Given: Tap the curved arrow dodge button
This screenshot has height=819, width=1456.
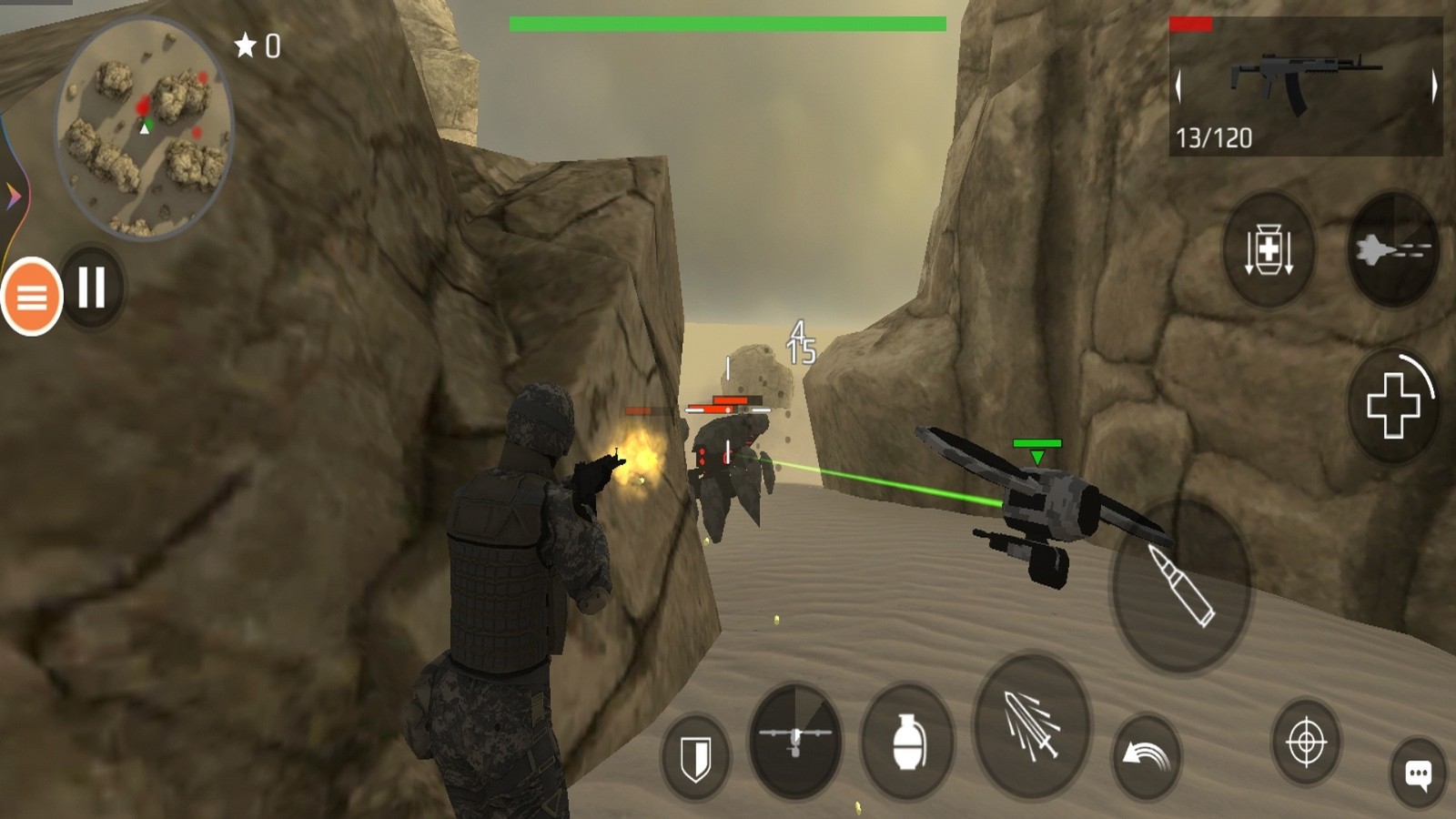Looking at the screenshot, I should click(x=1147, y=755).
